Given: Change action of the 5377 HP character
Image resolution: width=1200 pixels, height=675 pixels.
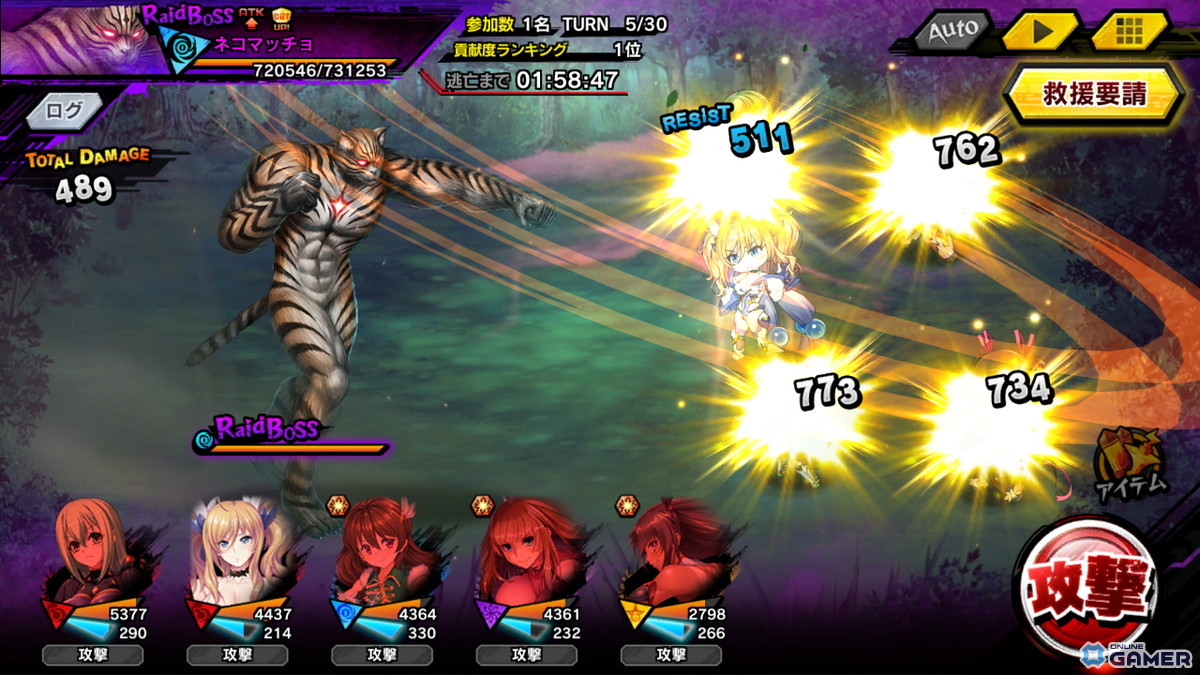Looking at the screenshot, I should [93, 656].
